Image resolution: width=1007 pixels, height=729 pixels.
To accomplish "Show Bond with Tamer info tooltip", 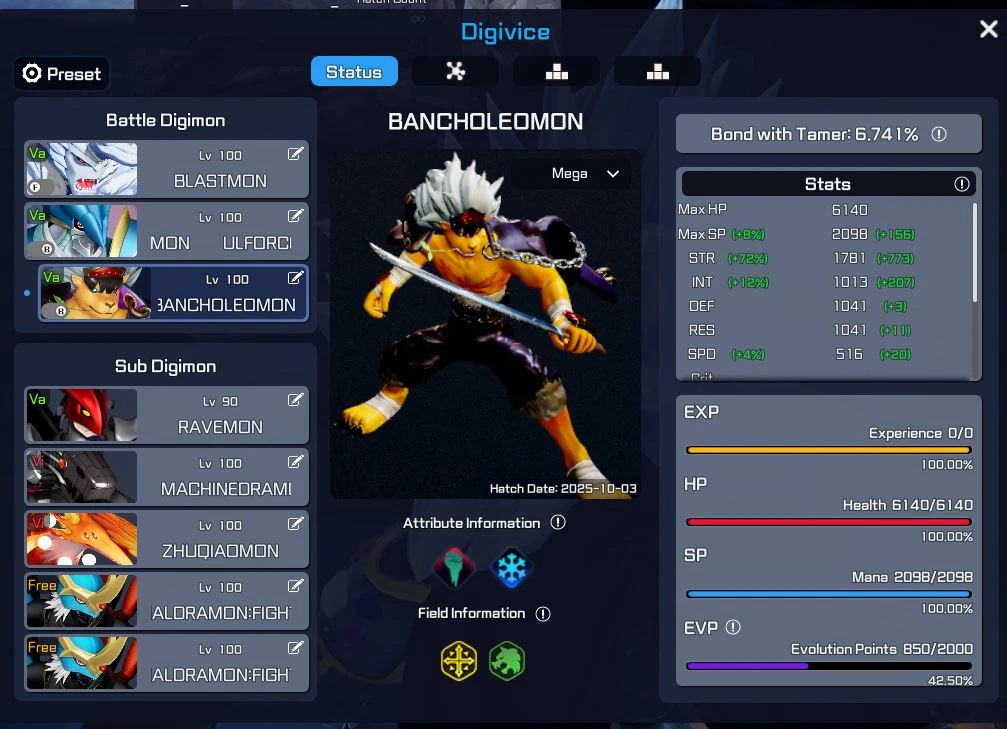I will click(939, 134).
